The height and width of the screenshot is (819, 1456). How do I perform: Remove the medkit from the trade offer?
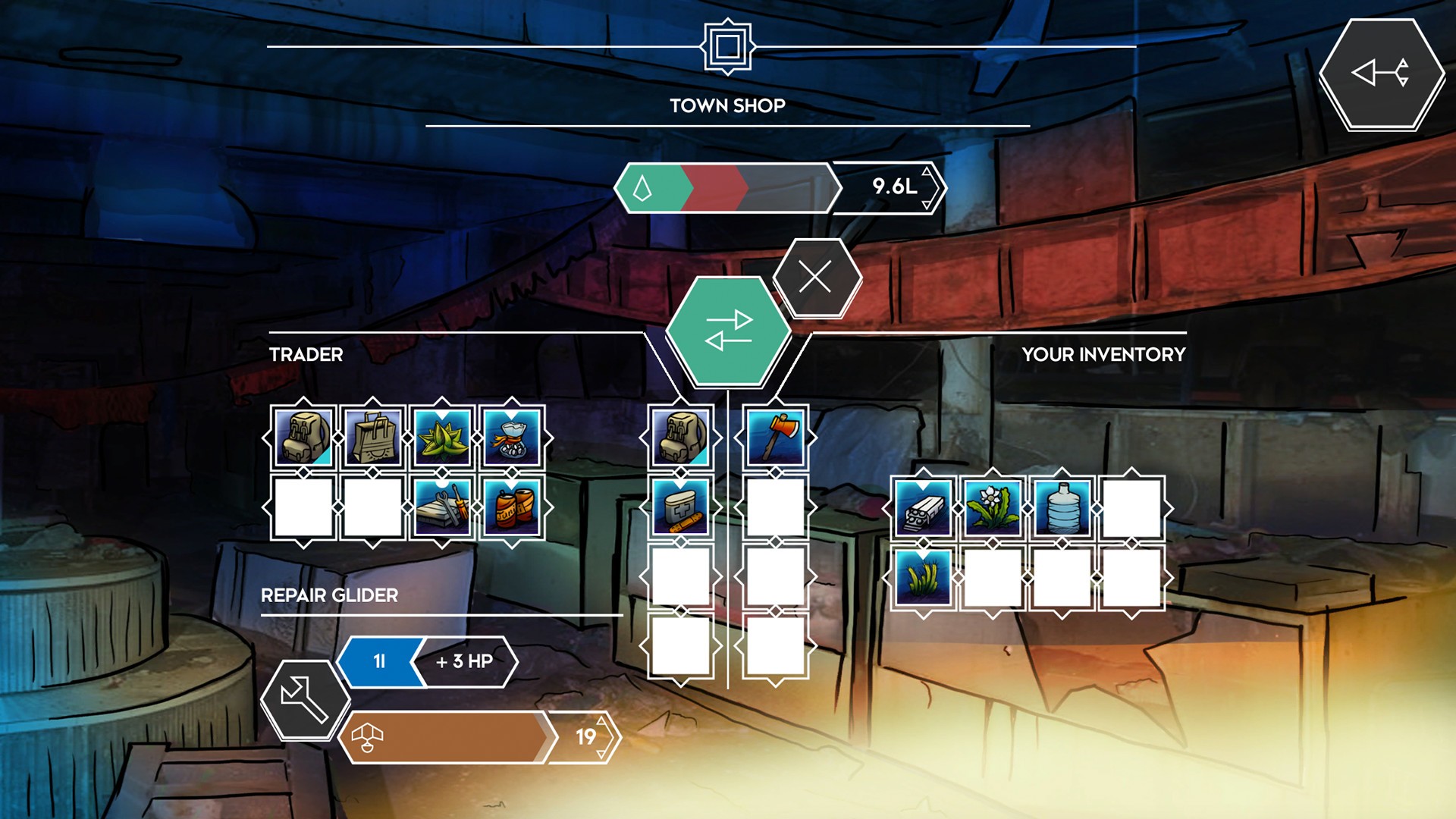point(680,507)
